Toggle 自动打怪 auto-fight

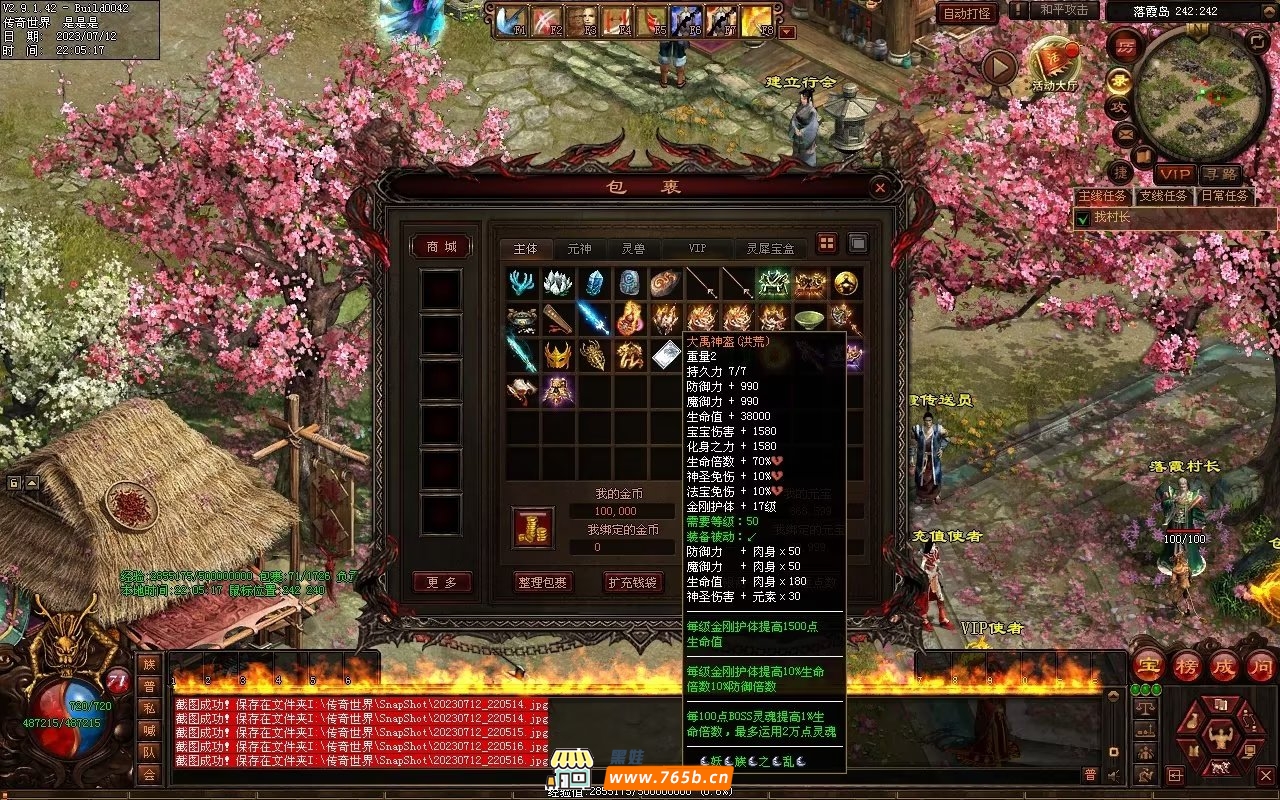[967, 13]
